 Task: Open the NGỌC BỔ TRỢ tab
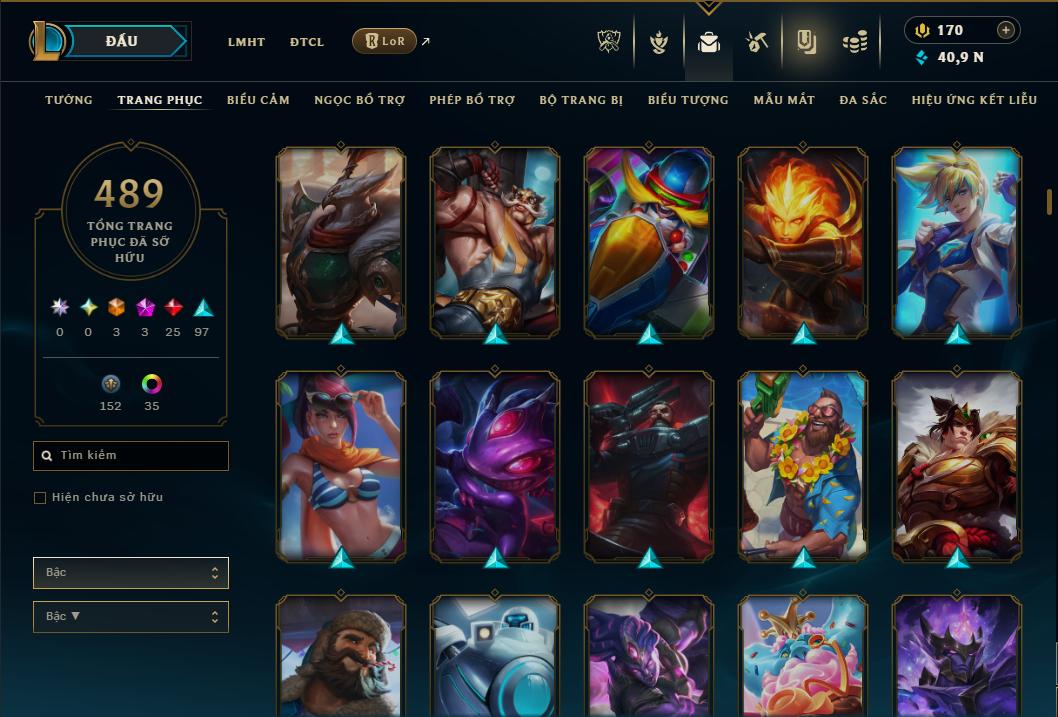point(359,100)
